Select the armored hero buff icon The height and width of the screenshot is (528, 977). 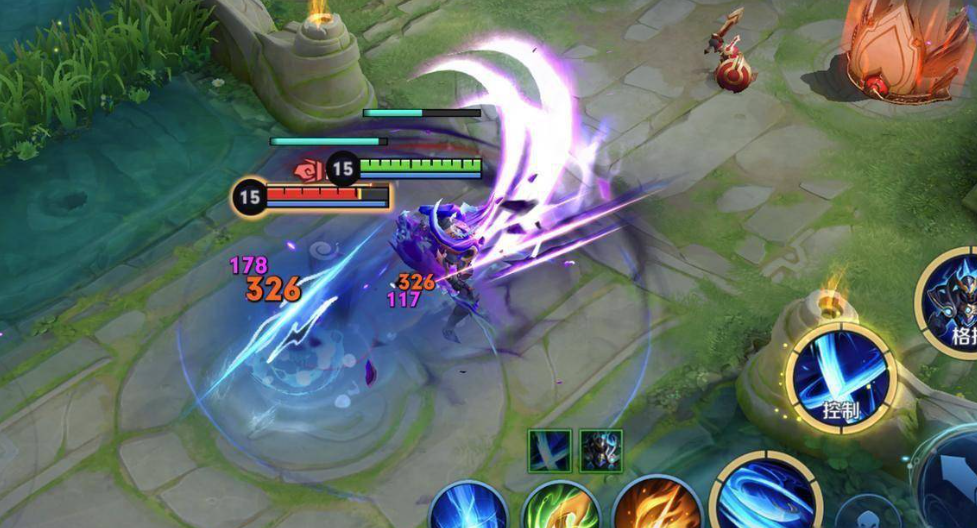click(601, 450)
